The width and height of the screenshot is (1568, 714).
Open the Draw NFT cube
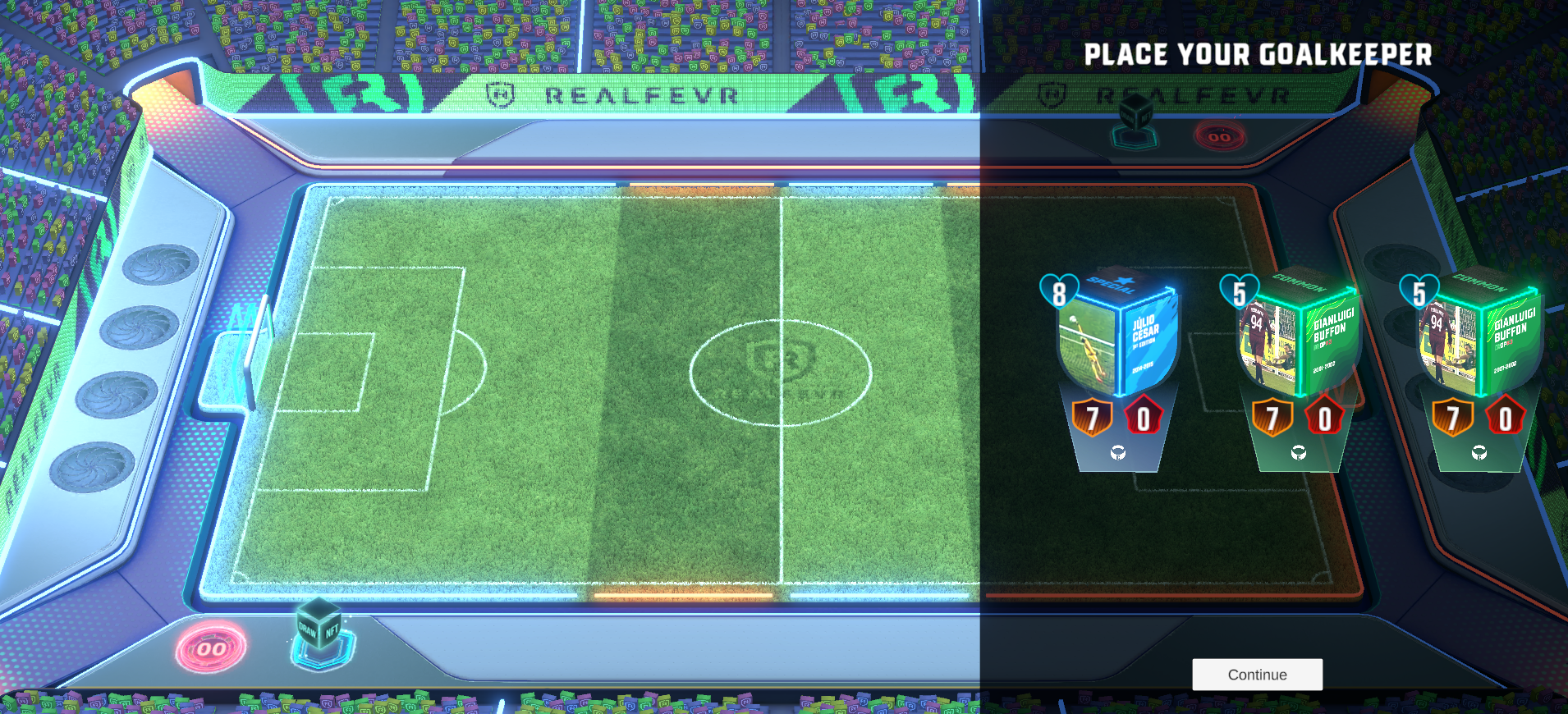(320, 630)
